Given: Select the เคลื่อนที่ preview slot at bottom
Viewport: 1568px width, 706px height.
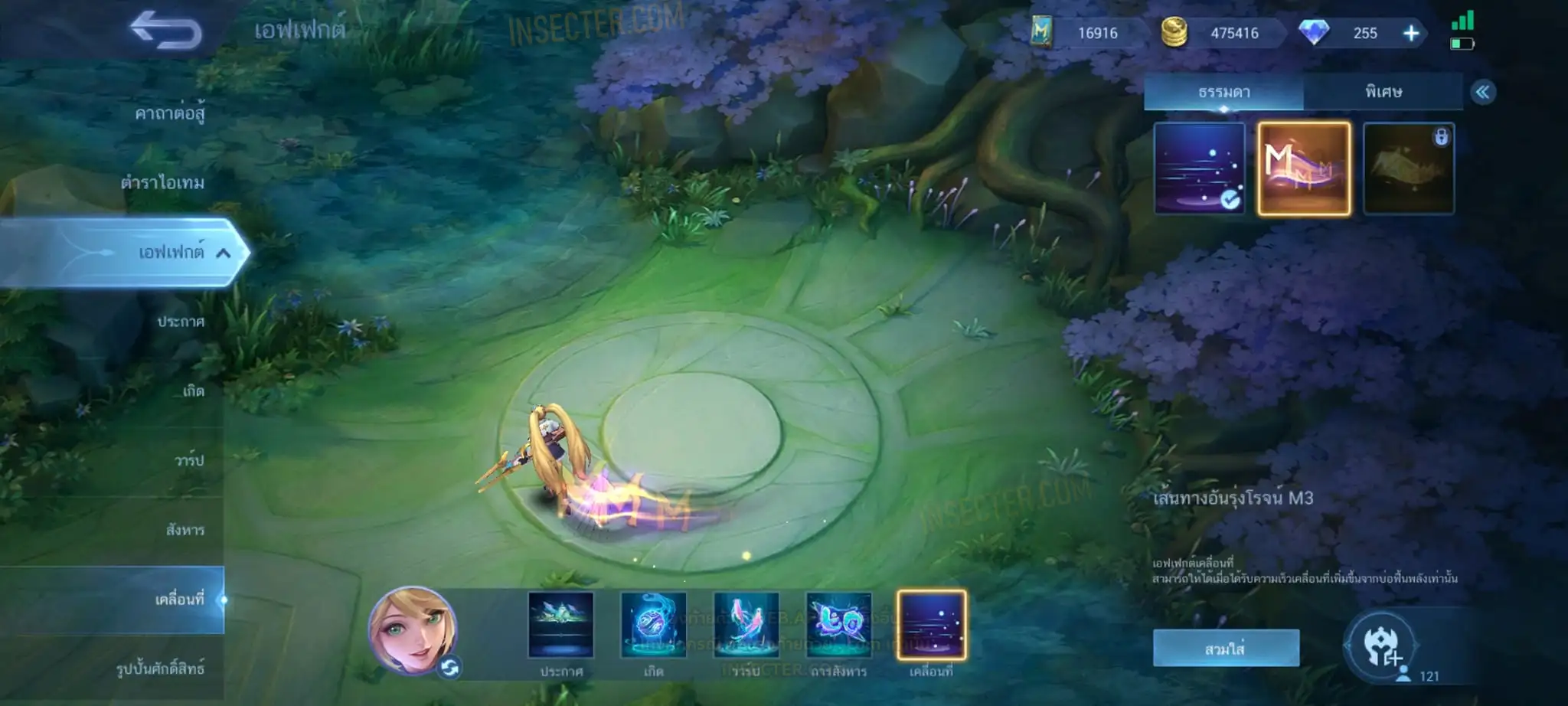Looking at the screenshot, I should coord(931,626).
